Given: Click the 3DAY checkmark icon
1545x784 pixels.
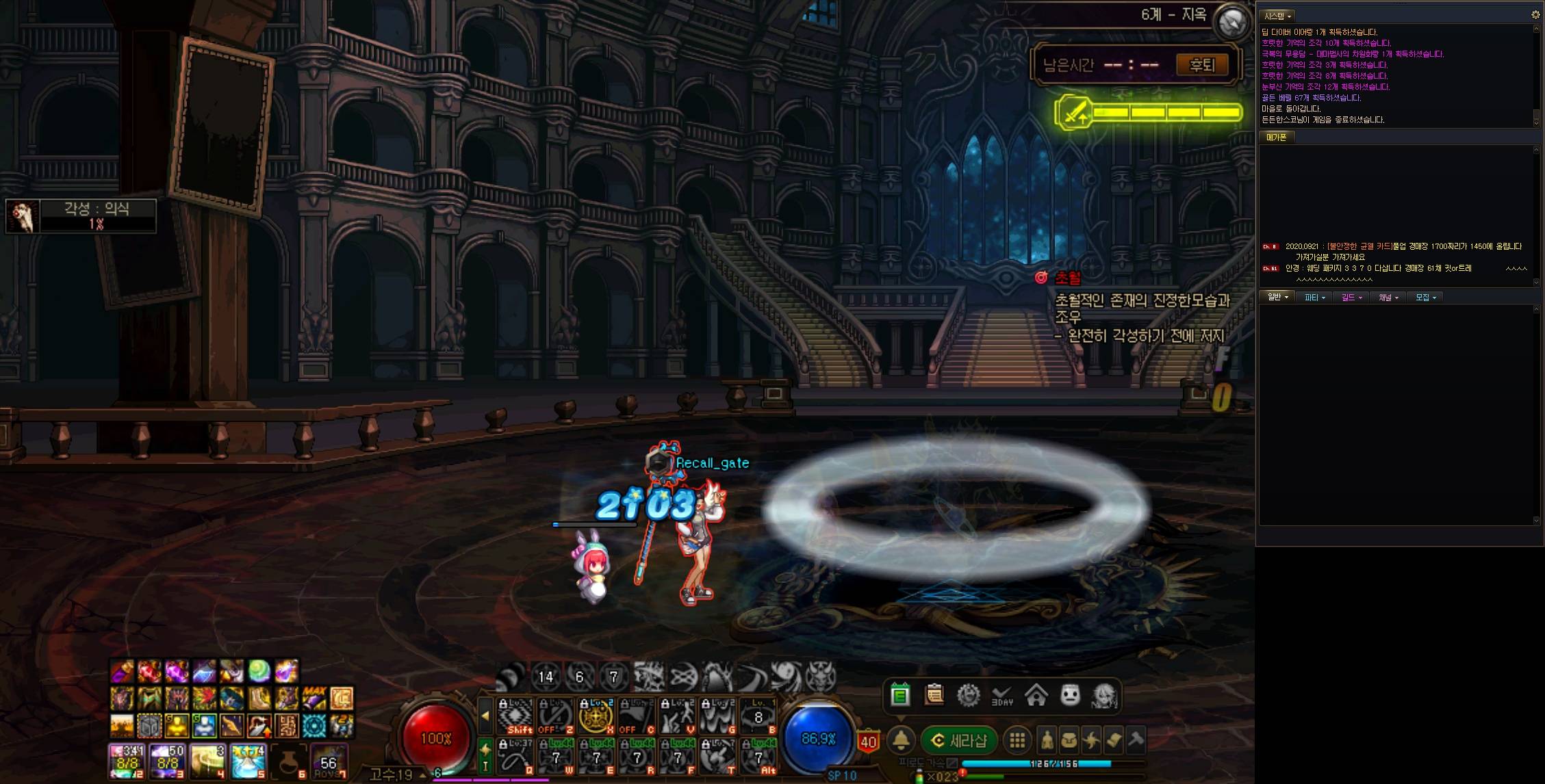Looking at the screenshot, I should point(1002,696).
